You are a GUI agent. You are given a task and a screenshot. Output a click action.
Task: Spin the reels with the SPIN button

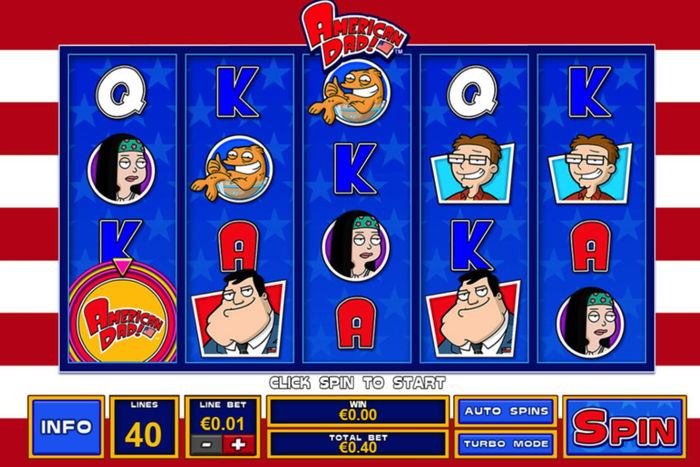point(625,428)
